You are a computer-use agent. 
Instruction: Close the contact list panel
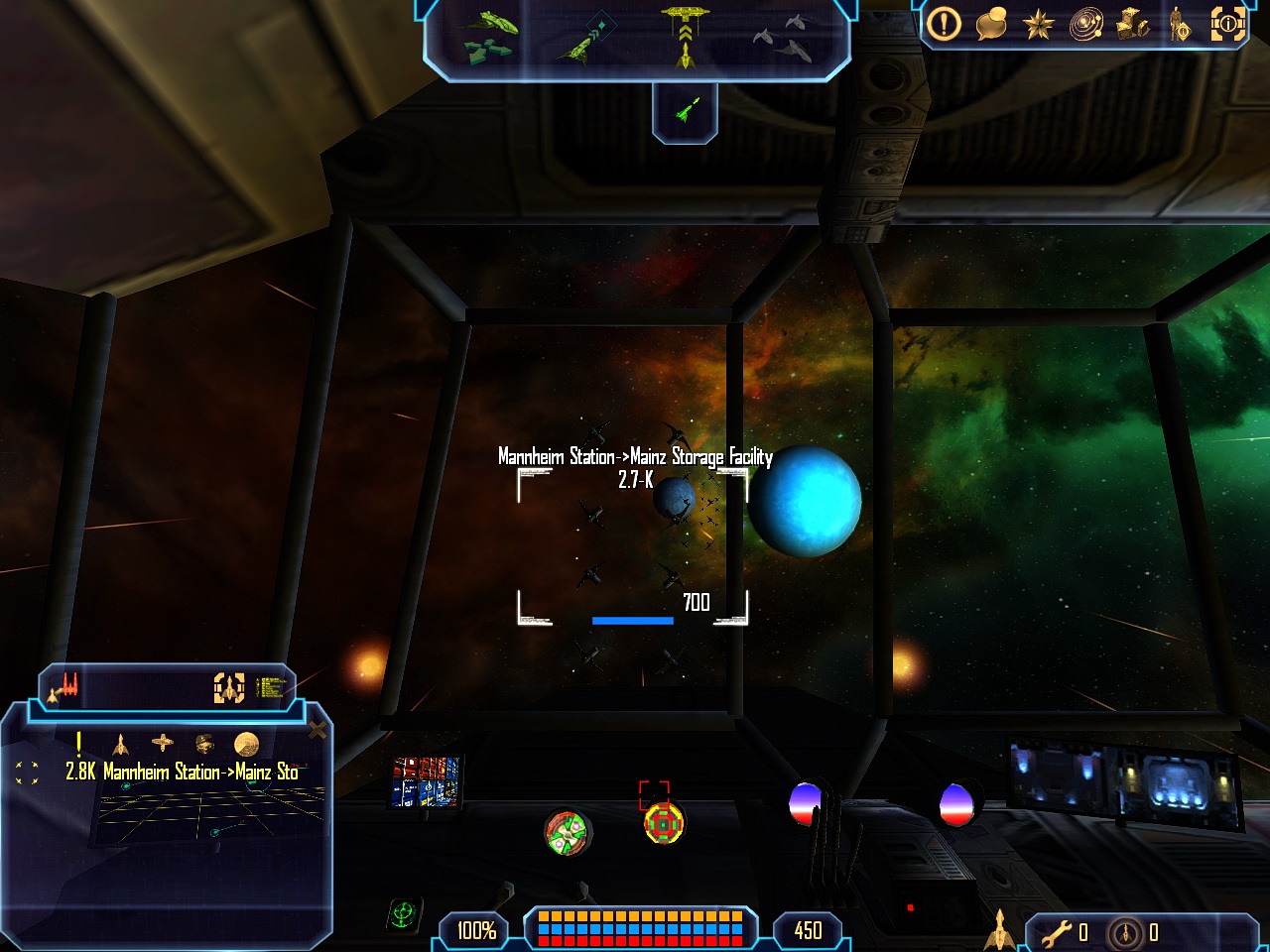coord(317,731)
